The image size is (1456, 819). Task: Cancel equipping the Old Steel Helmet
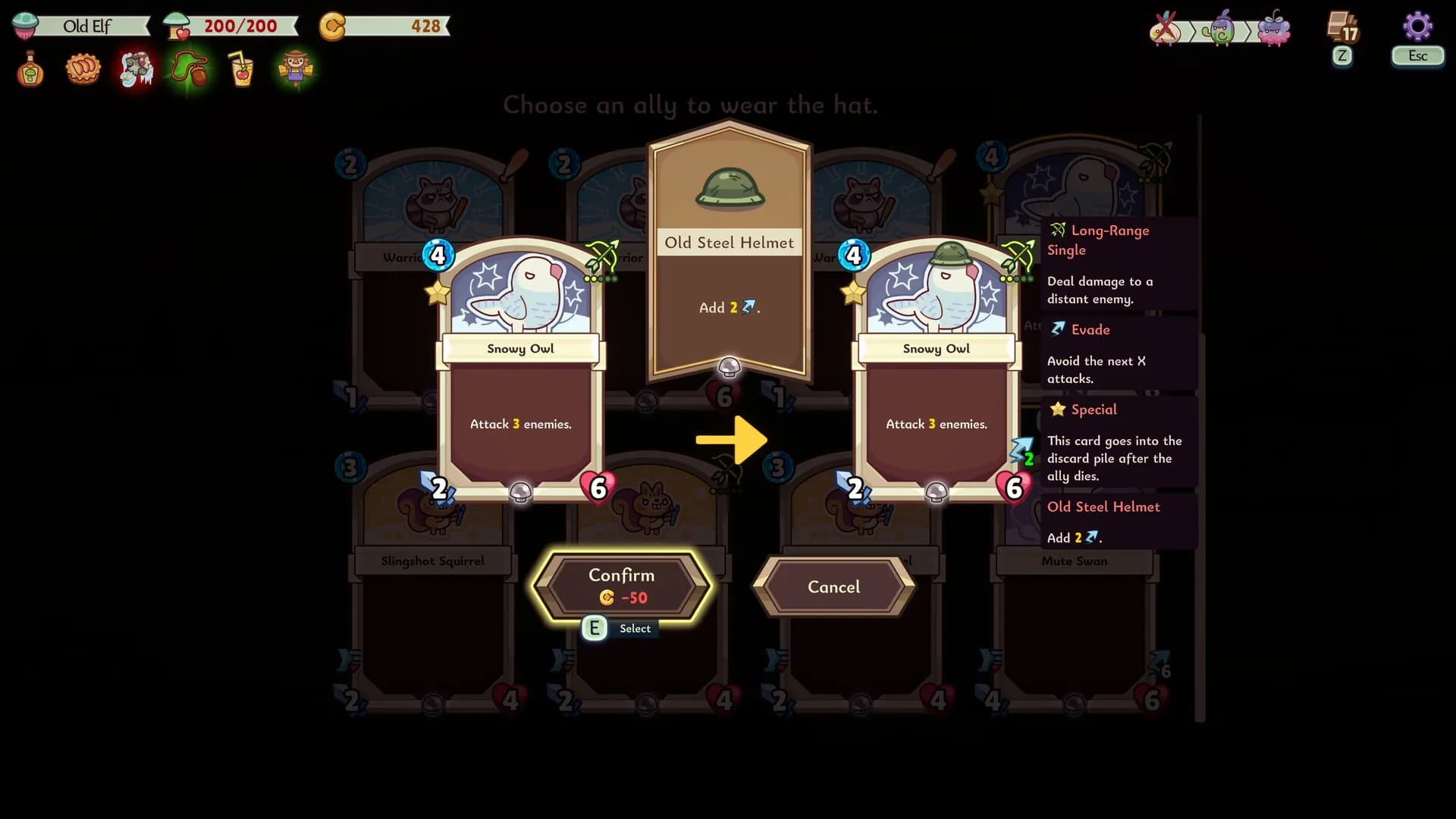tap(833, 587)
